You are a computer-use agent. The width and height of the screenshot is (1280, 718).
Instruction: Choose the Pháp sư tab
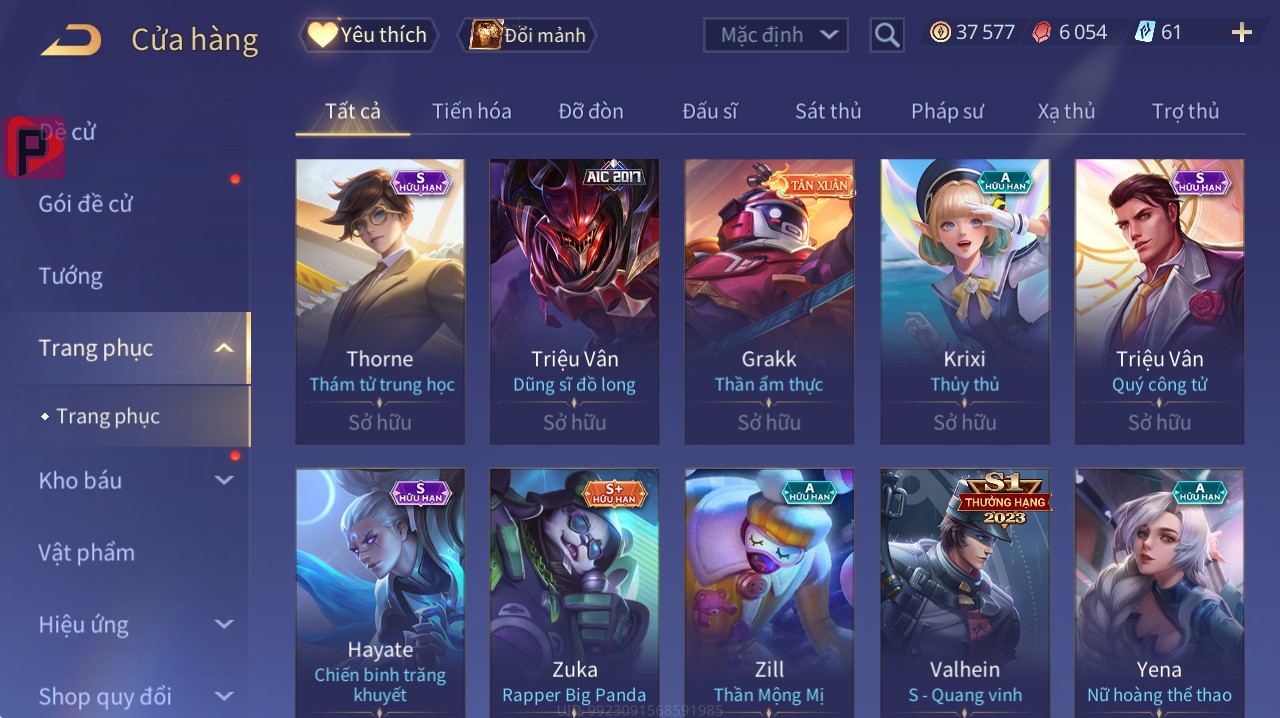[x=947, y=111]
